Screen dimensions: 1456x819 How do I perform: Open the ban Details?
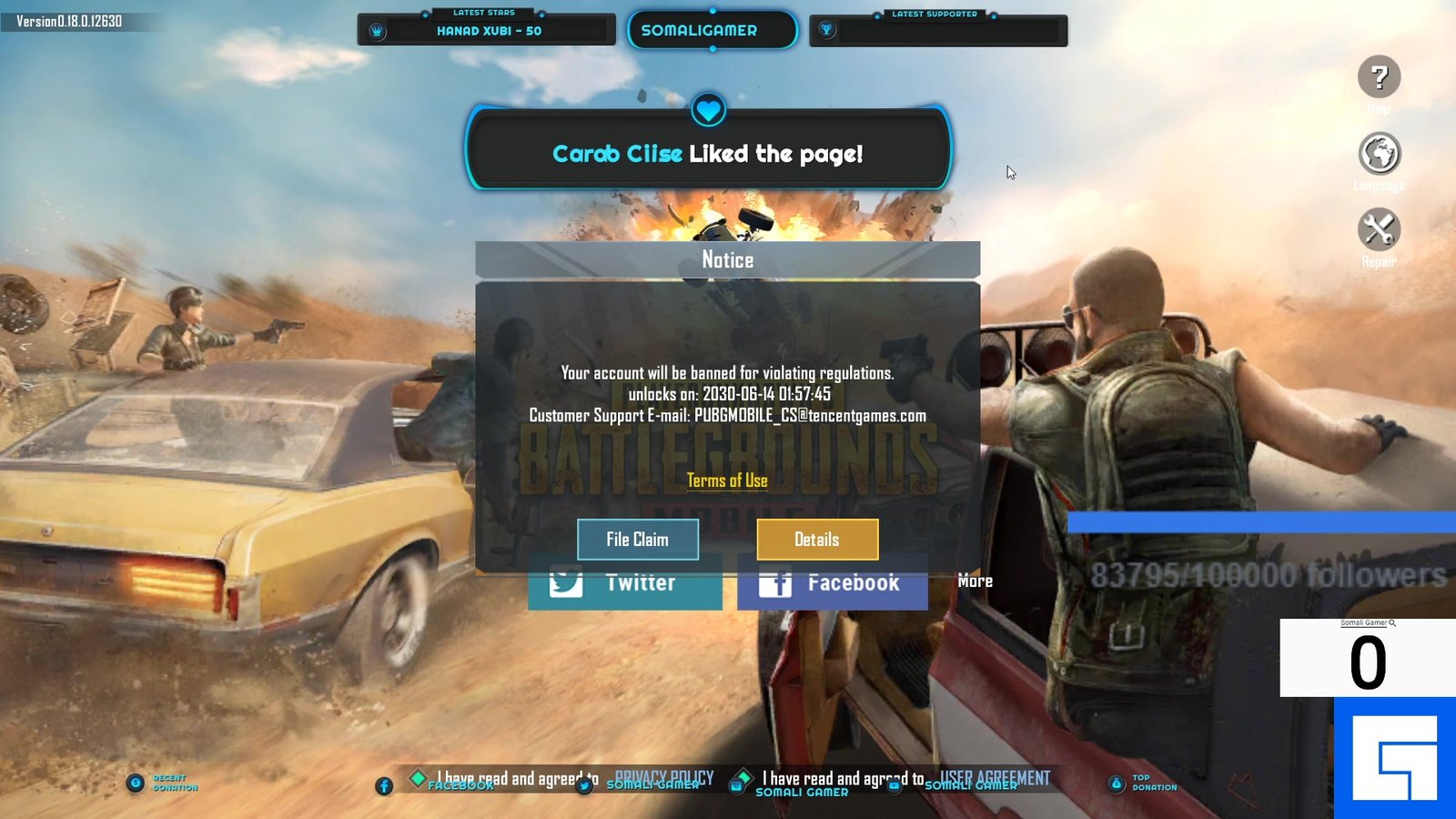point(817,540)
